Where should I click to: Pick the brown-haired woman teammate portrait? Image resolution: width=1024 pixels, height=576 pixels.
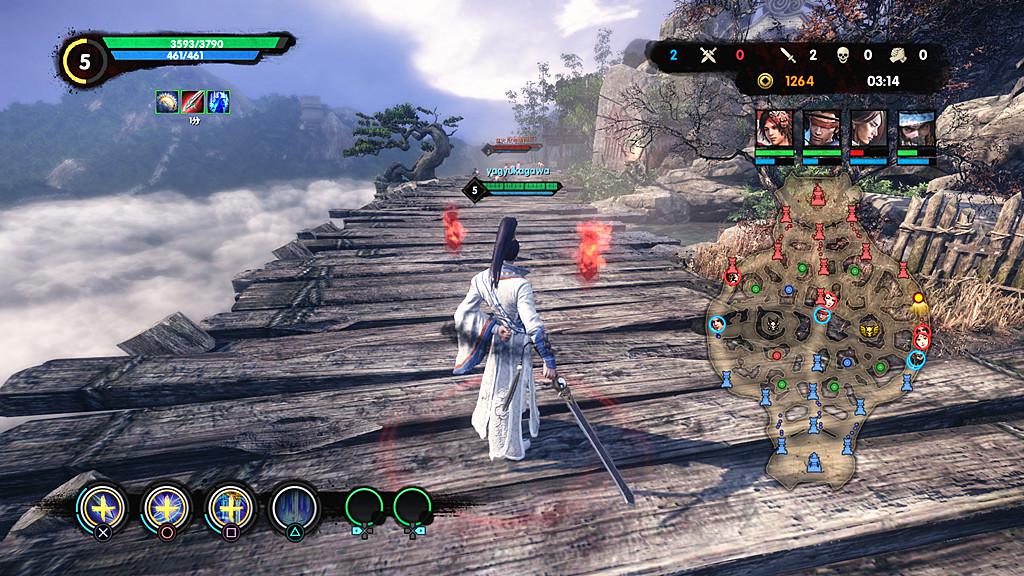[868, 129]
